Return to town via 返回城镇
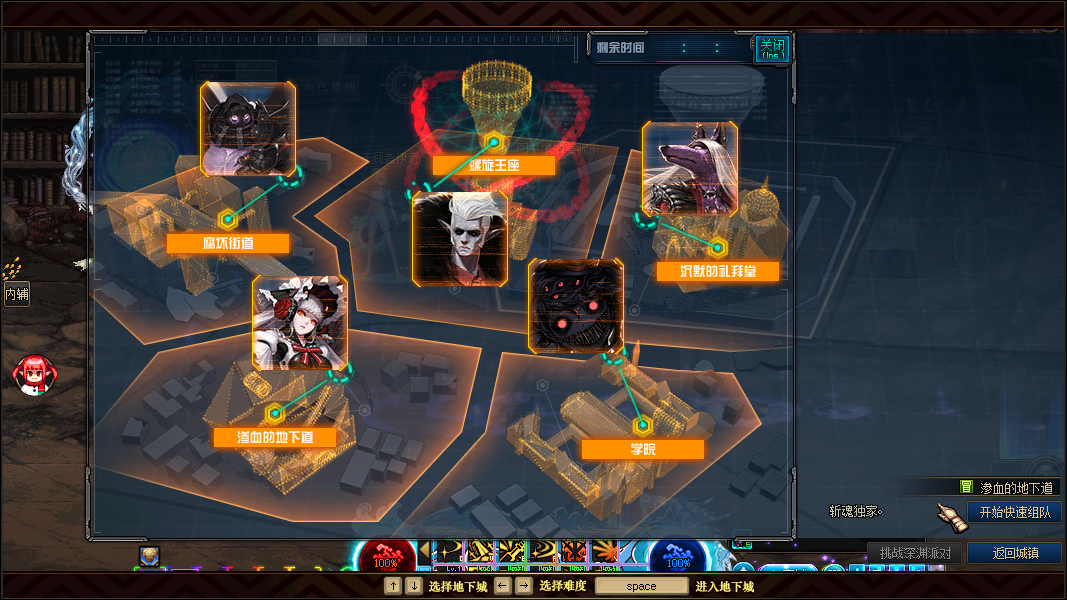The width and height of the screenshot is (1067, 600). [1015, 553]
